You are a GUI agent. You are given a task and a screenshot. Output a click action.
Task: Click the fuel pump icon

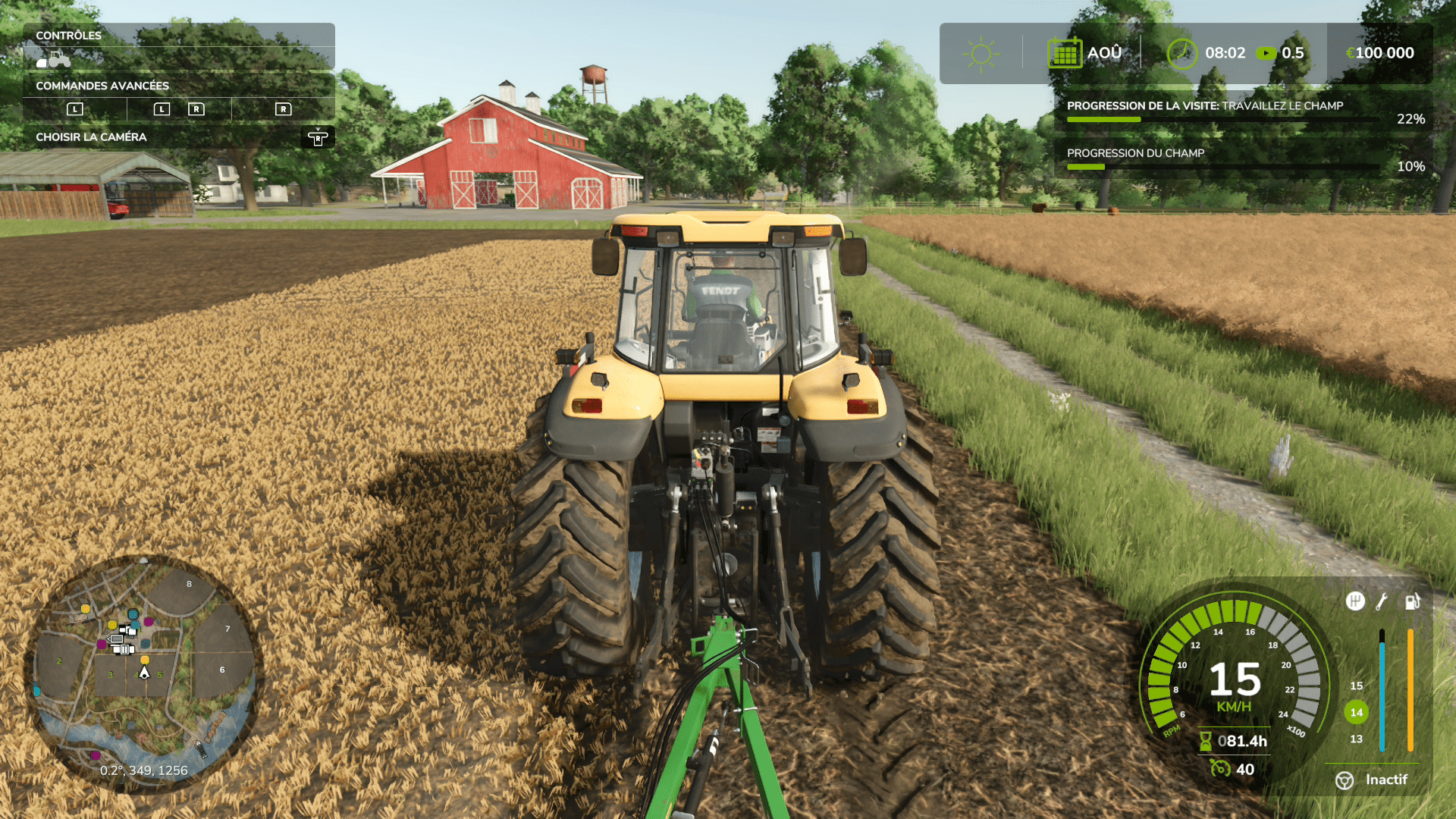point(1412,601)
